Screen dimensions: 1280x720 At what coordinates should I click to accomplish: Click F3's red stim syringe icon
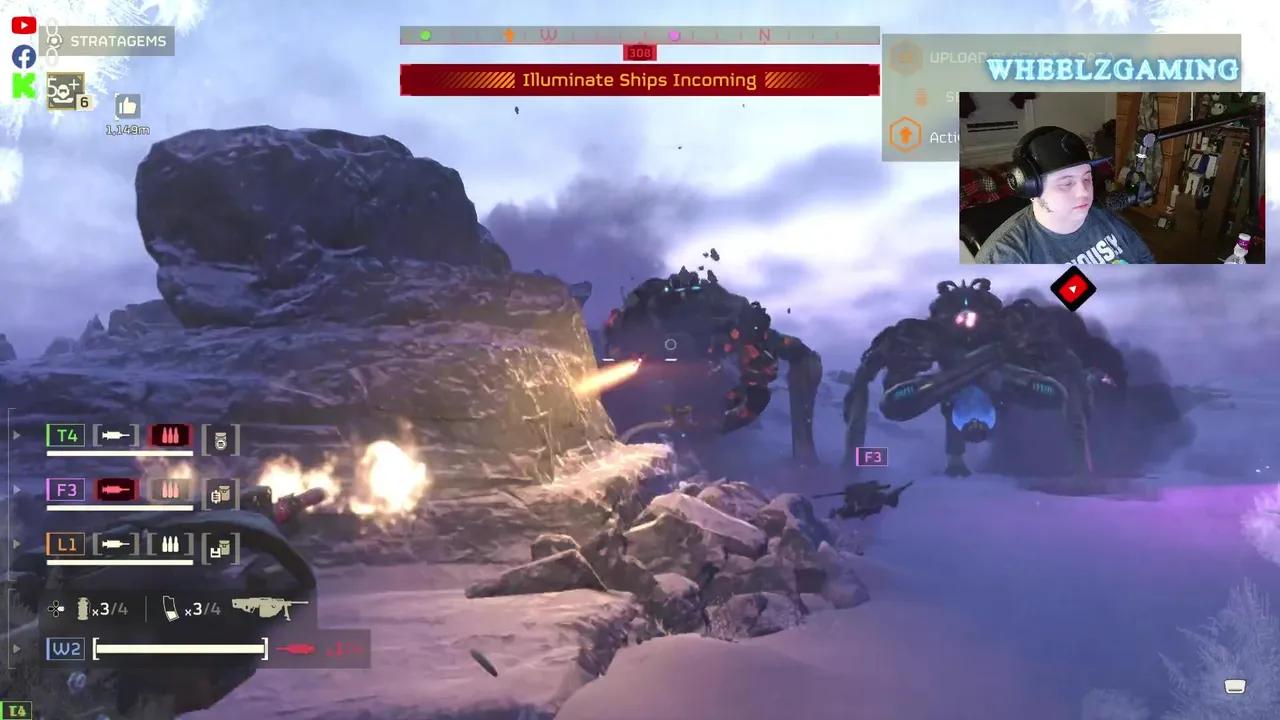(x=116, y=490)
